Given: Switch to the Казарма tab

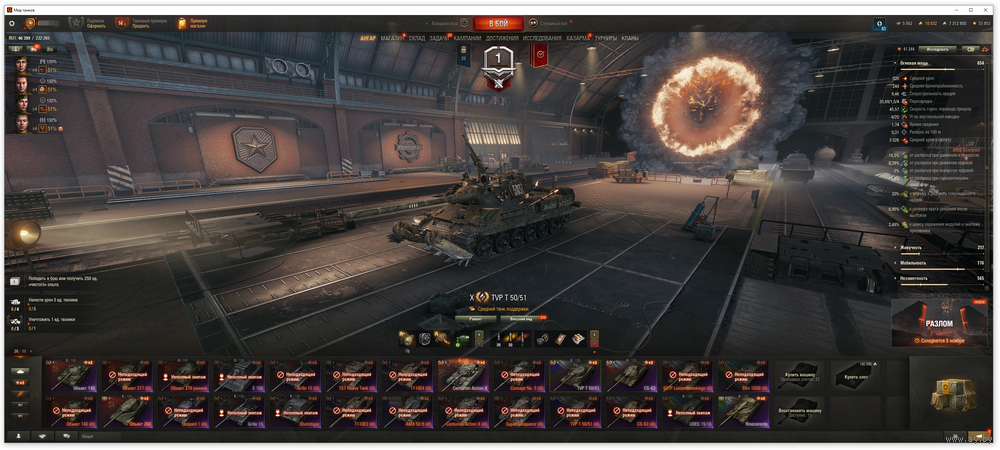Looking at the screenshot, I should (578, 38).
